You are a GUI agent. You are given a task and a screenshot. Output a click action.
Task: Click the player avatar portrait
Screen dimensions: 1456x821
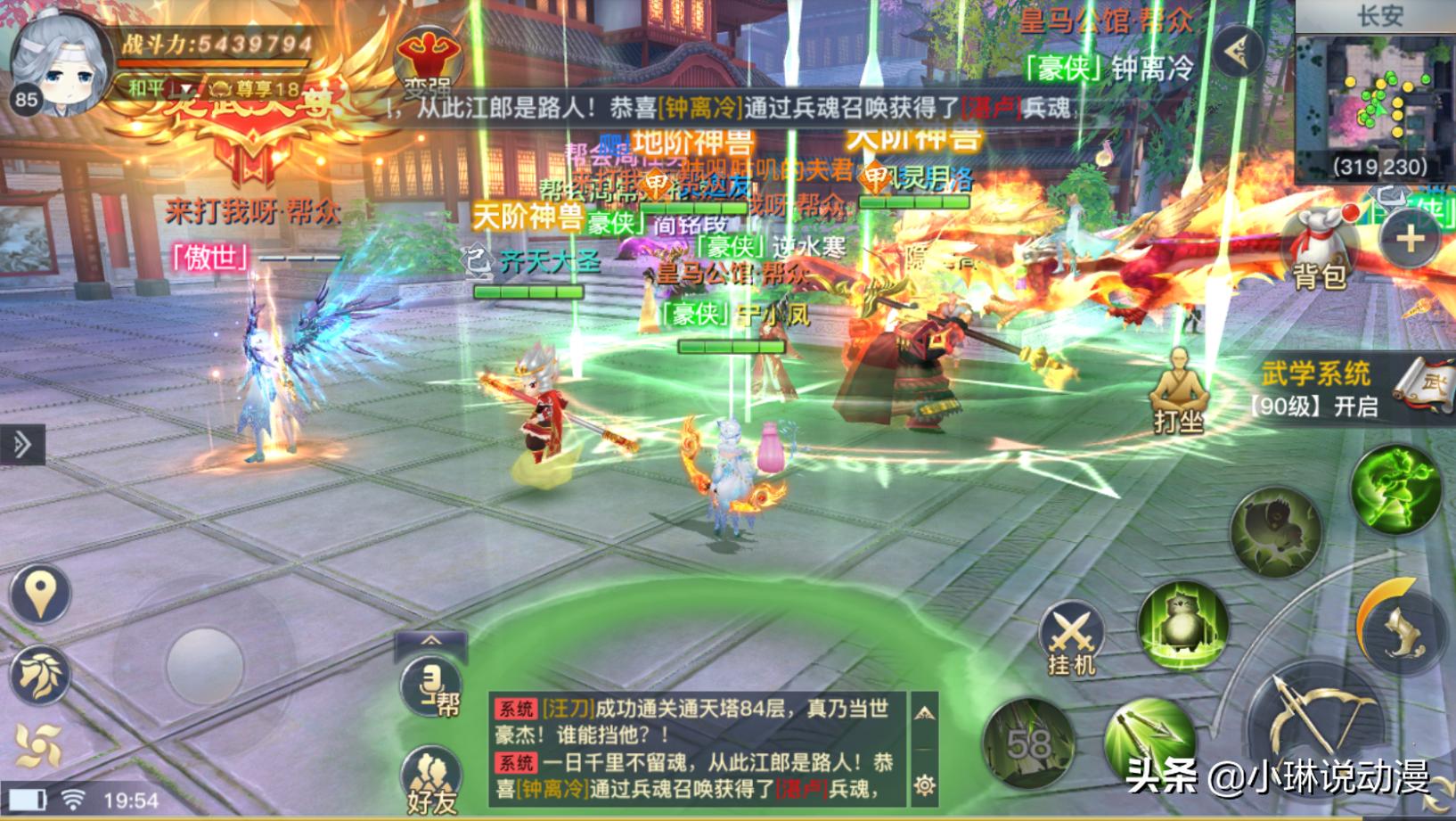pyautogui.click(x=59, y=64)
